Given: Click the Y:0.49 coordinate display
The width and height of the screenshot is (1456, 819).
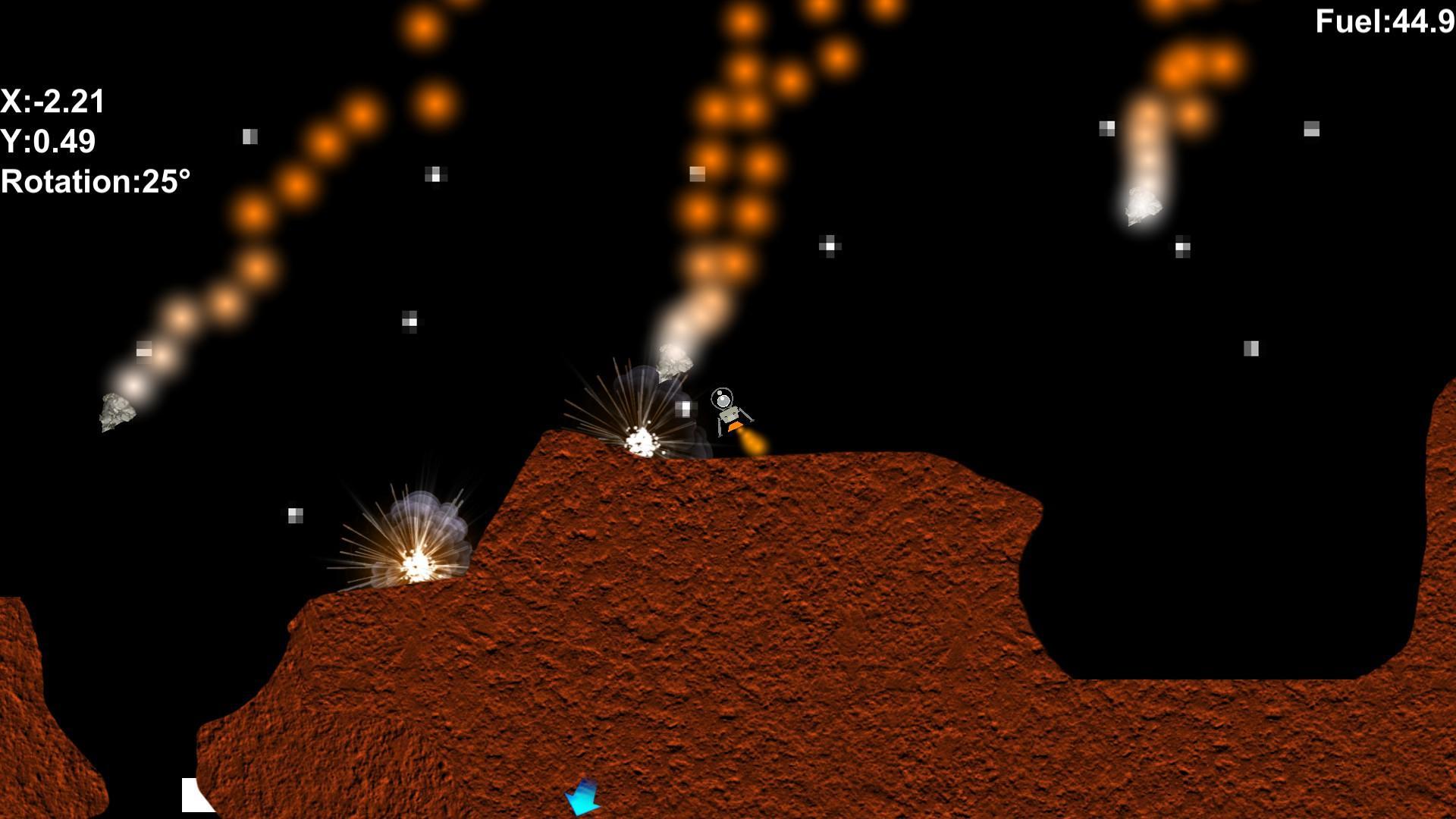Looking at the screenshot, I should coord(47,141).
